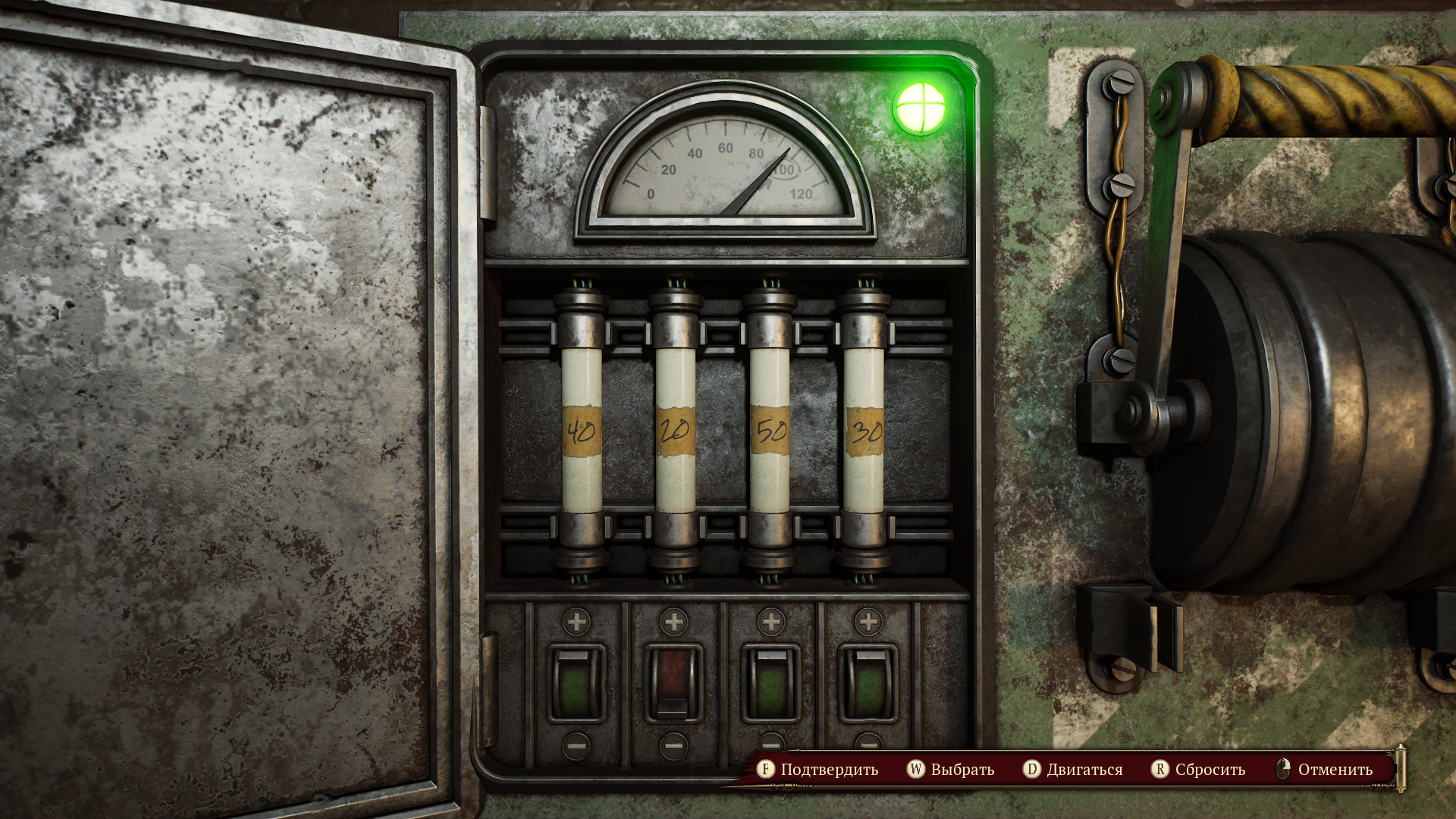Toggle the switch below the 40 fuse

576,684
